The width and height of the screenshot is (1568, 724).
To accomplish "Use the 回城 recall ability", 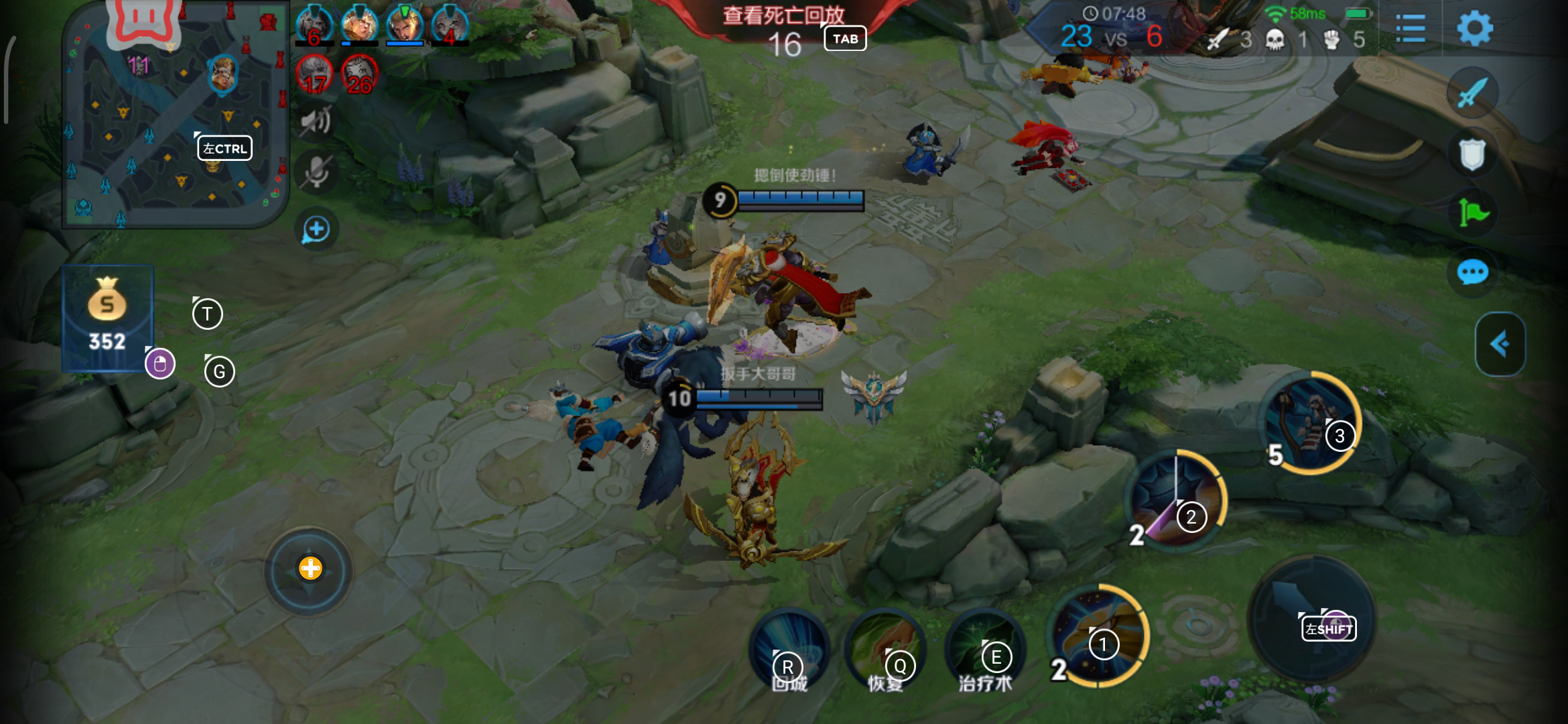I will tap(789, 649).
